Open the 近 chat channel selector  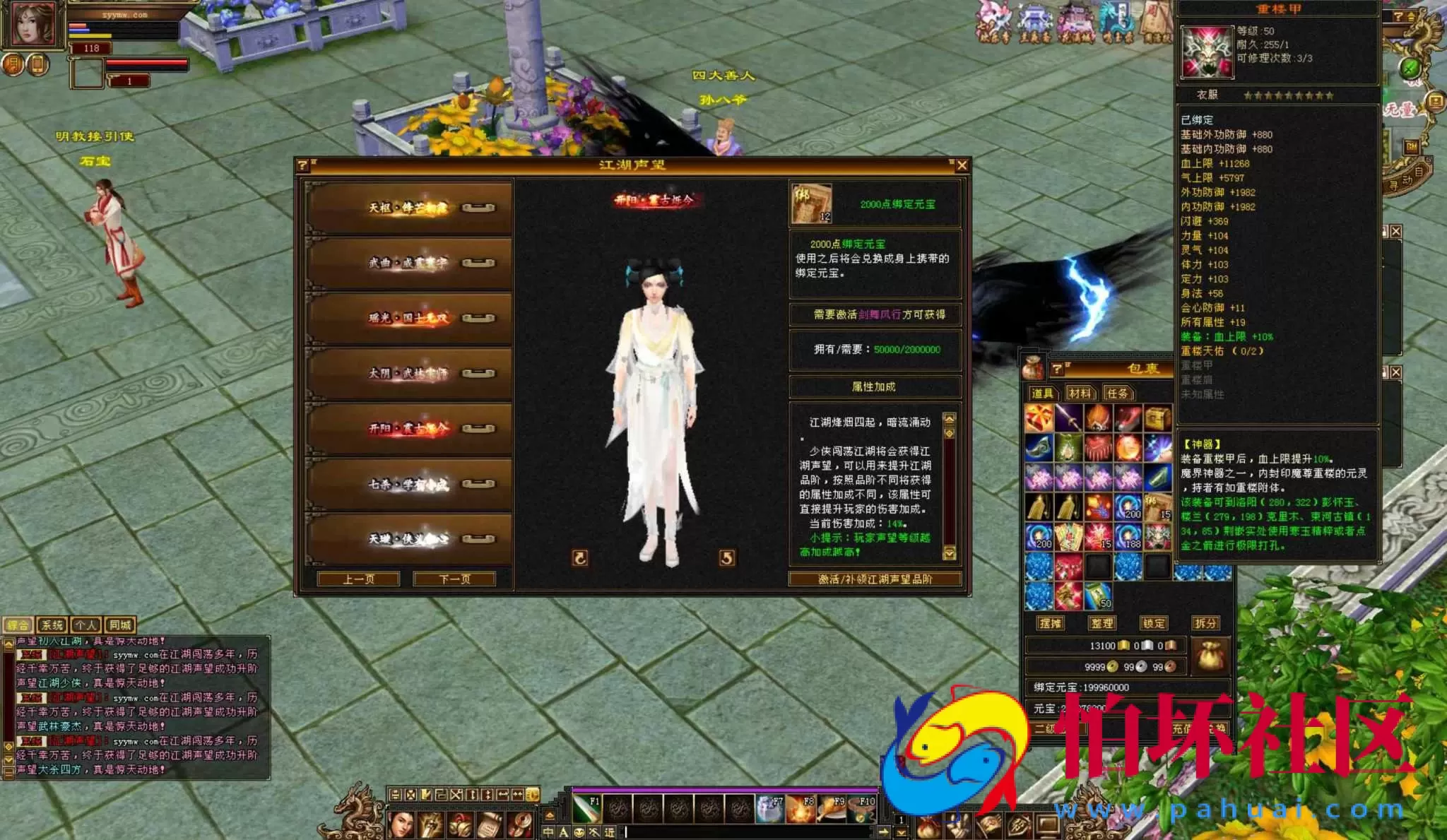(610, 831)
